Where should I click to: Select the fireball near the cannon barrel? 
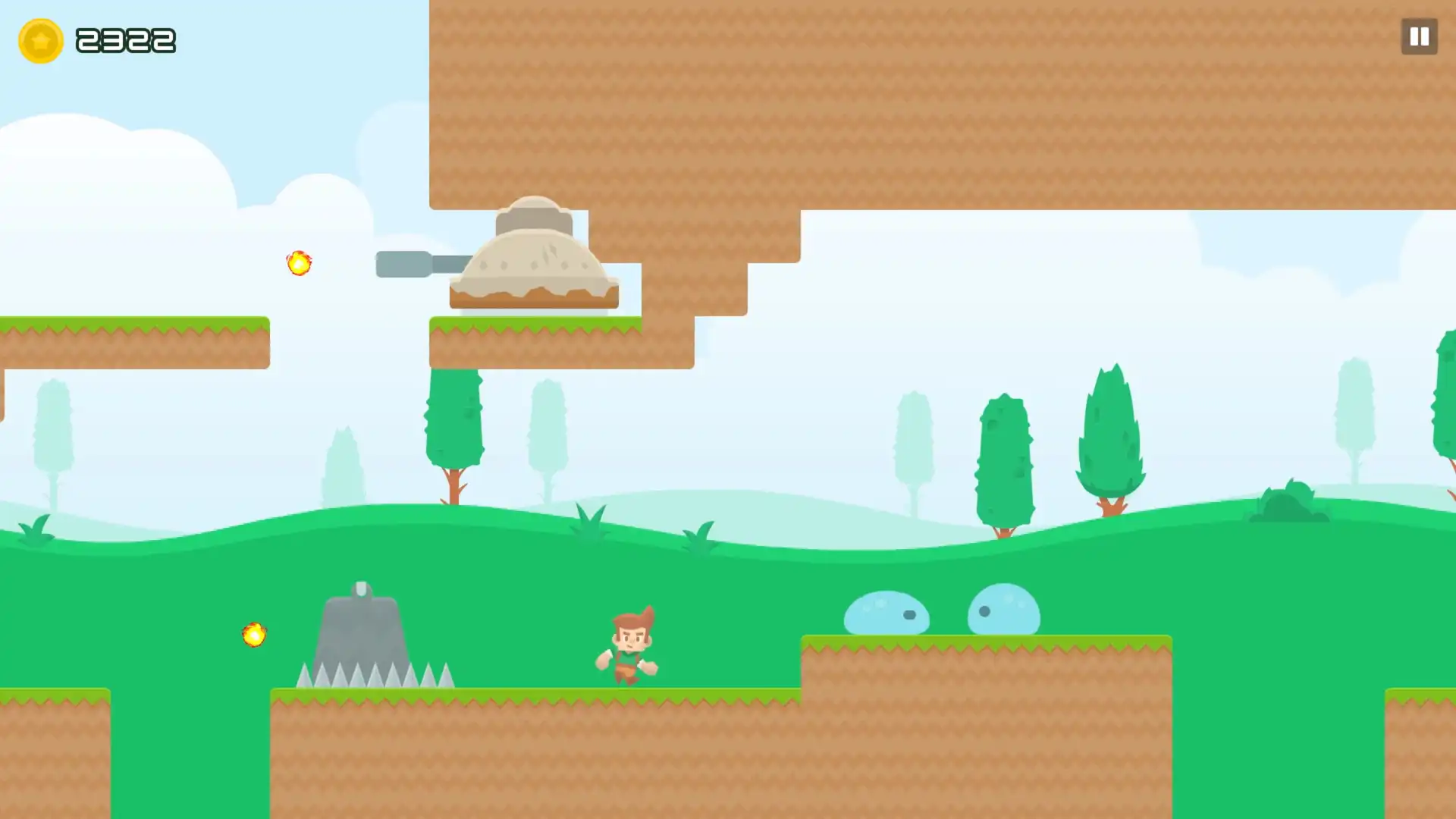297,263
